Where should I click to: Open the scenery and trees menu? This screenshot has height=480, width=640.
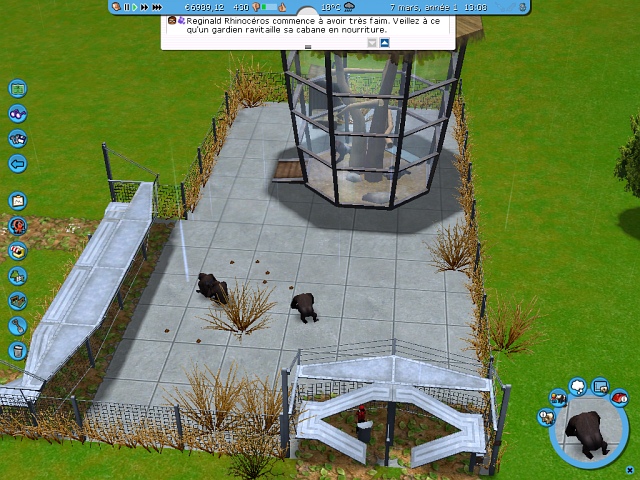[17, 275]
